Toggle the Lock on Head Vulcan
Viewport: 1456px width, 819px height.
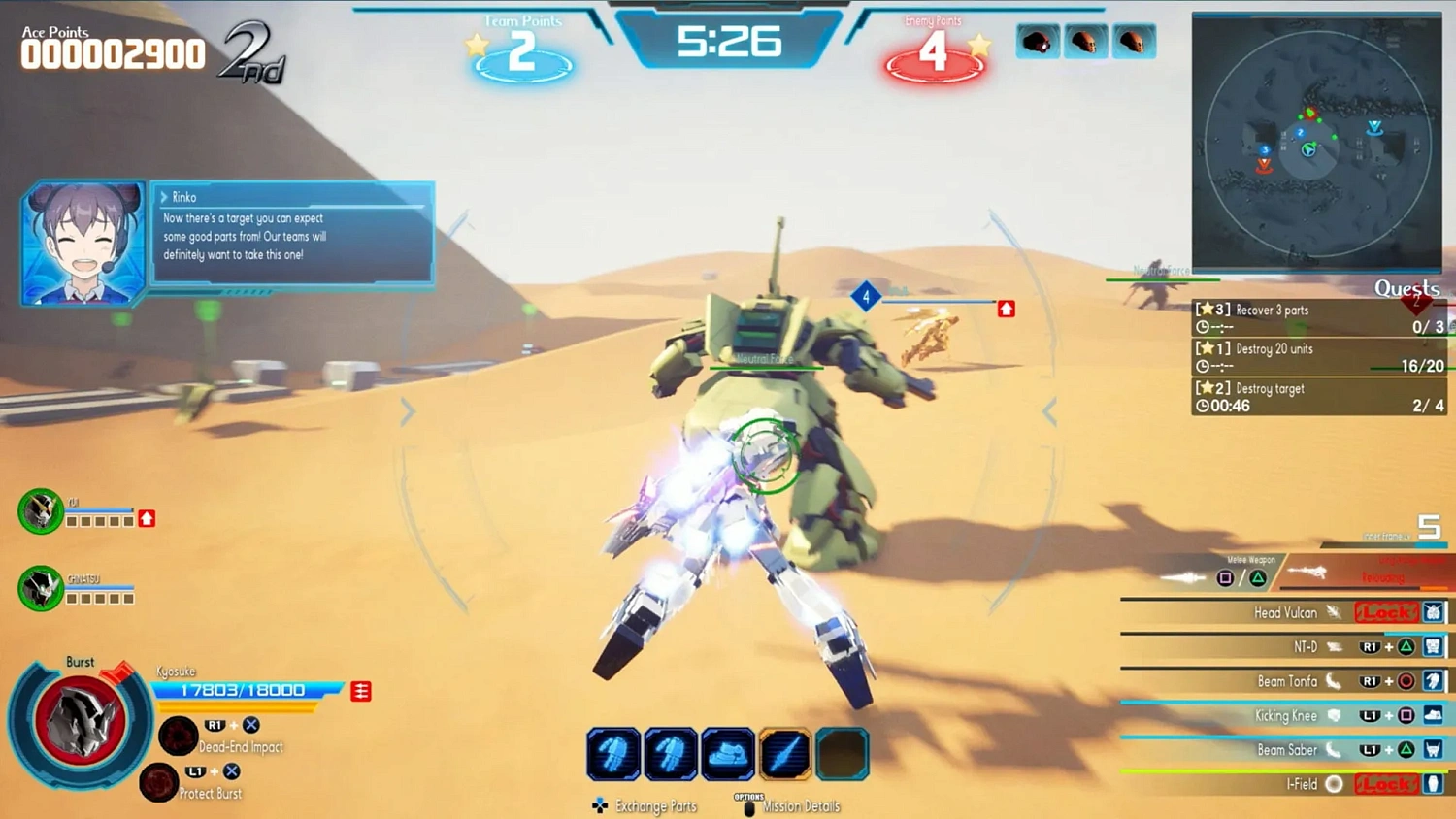tap(1385, 612)
